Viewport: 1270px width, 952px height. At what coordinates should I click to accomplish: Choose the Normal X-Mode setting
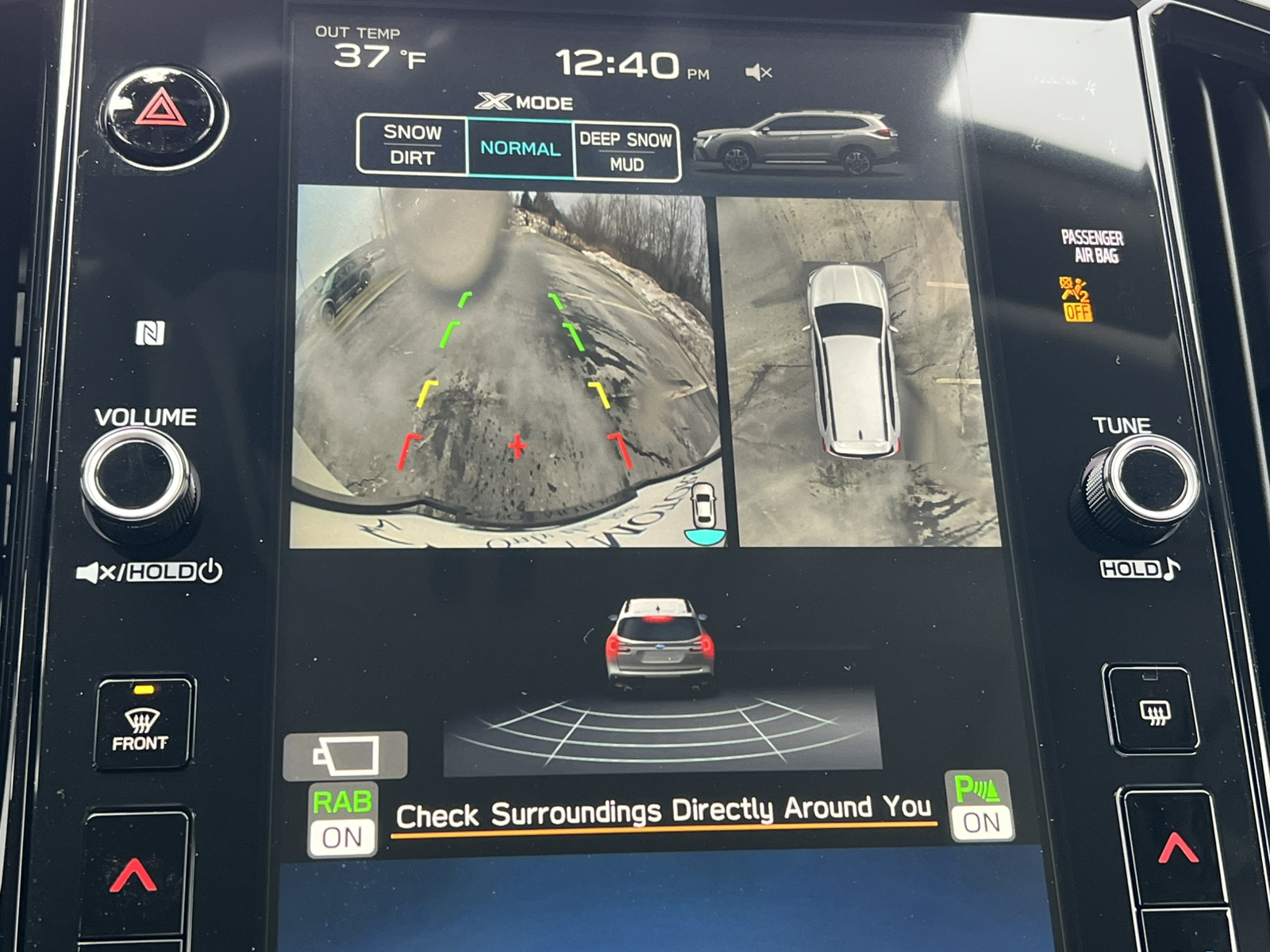(520, 148)
